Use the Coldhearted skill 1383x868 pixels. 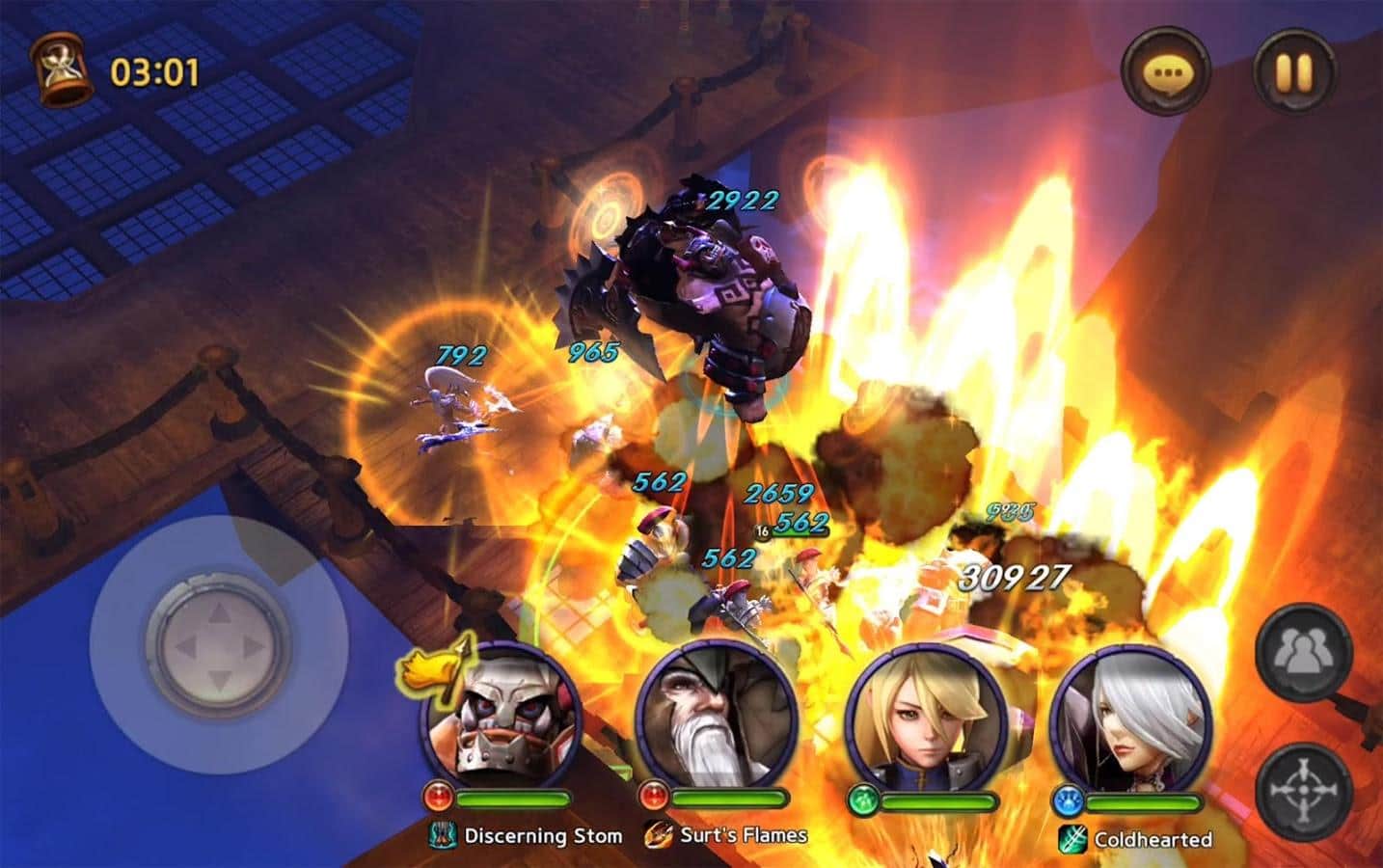tap(1138, 838)
